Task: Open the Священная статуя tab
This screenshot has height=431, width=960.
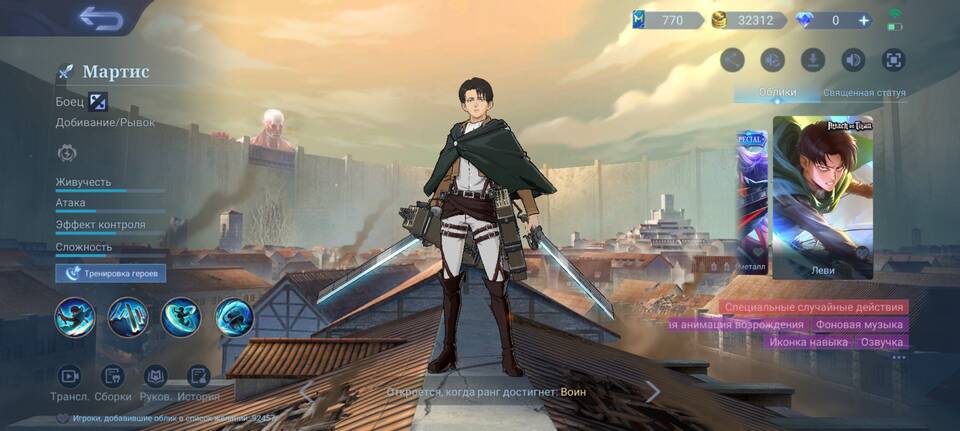Action: [x=864, y=93]
